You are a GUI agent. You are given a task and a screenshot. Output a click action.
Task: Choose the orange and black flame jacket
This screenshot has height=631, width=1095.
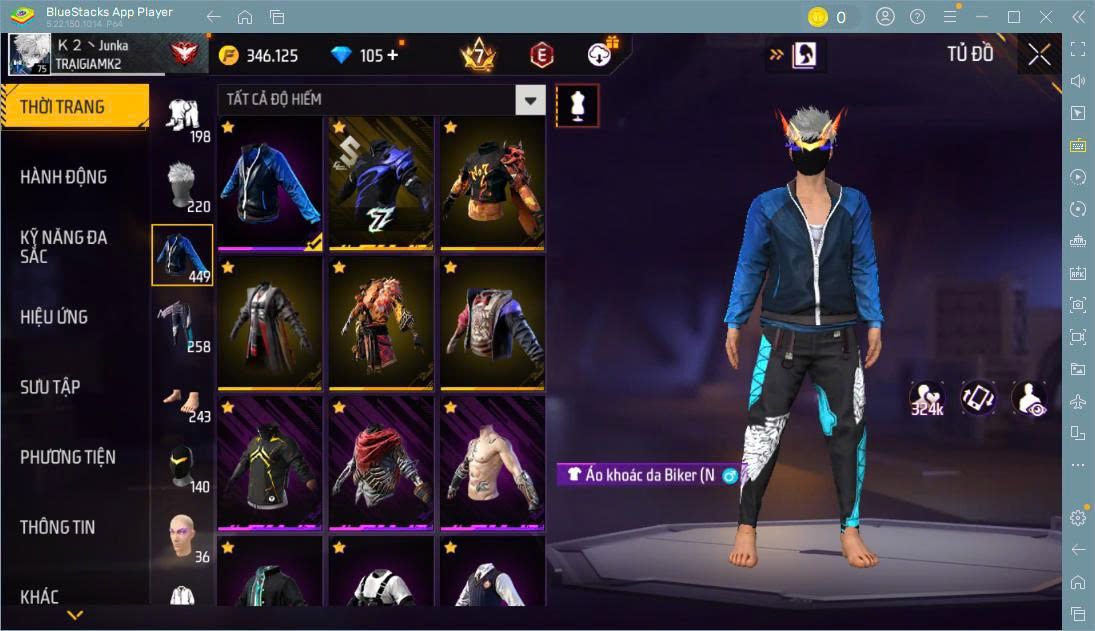click(x=492, y=184)
